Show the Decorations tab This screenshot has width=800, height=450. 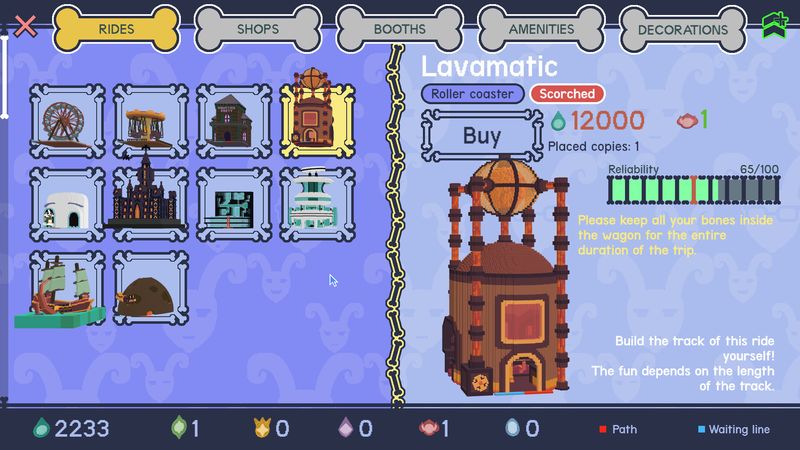click(x=683, y=29)
